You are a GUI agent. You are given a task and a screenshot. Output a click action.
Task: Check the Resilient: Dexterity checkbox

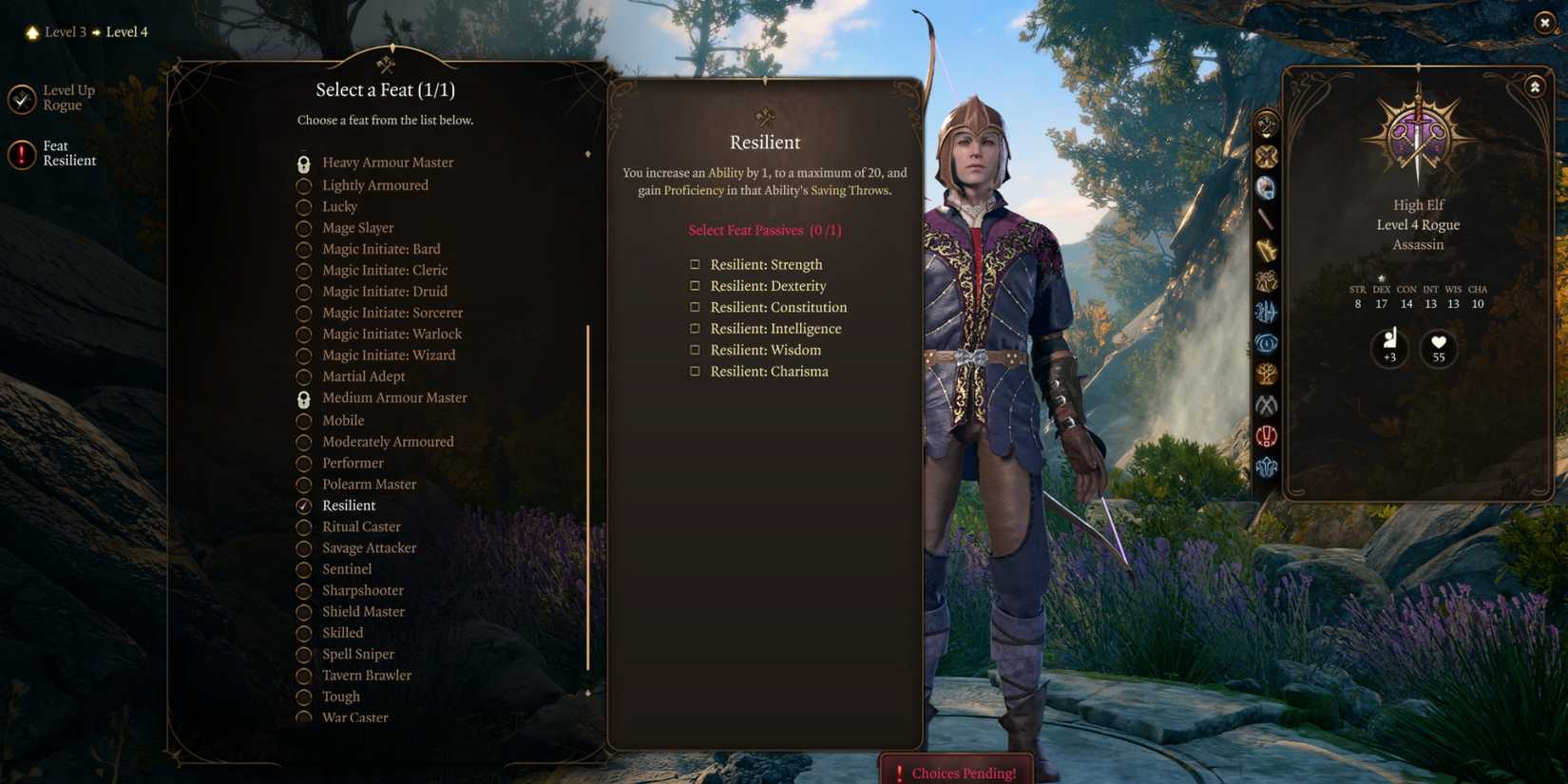point(695,285)
